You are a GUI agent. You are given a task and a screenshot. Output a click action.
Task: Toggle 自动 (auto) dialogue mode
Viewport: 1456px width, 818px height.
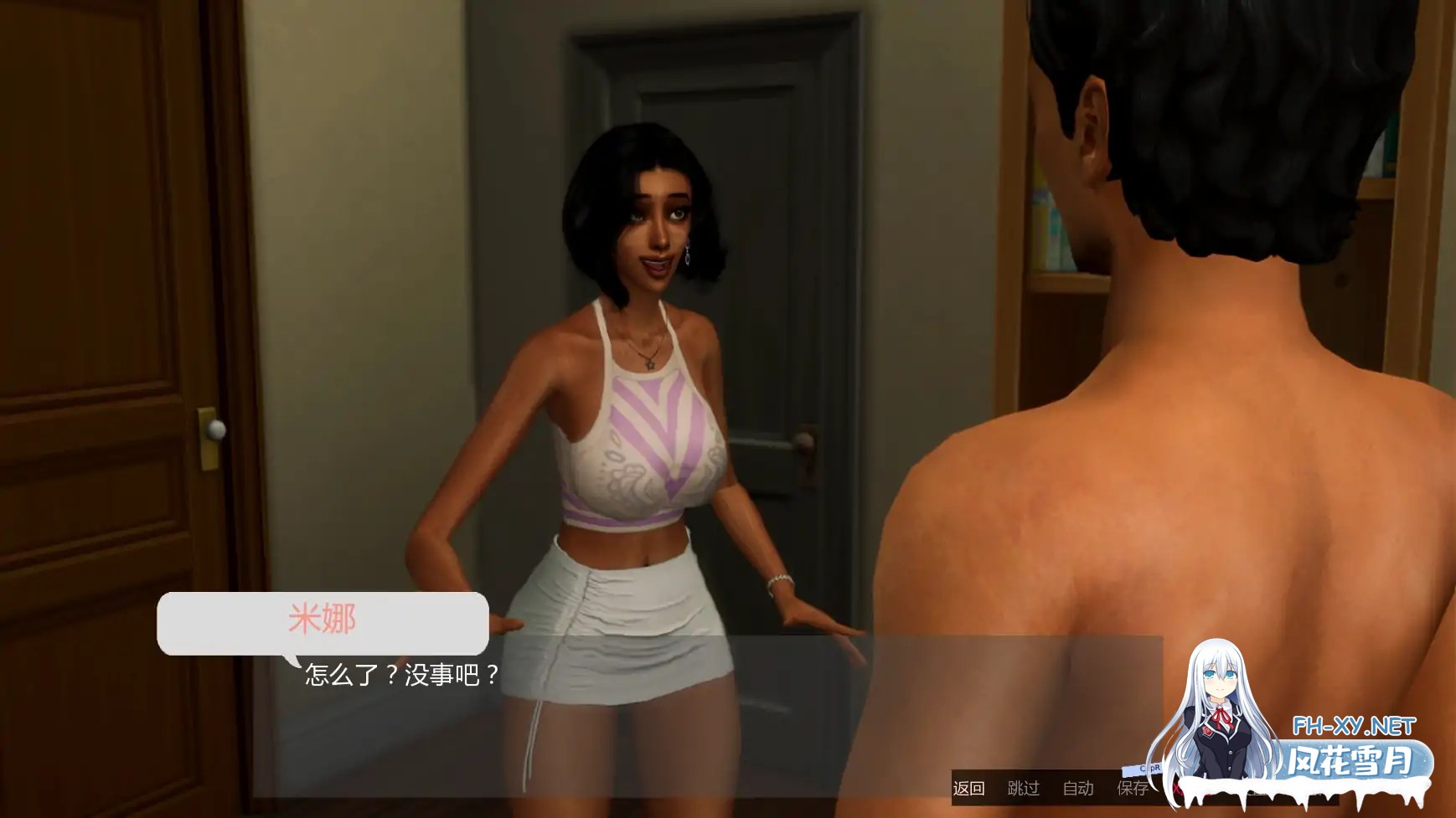pyautogui.click(x=1078, y=788)
